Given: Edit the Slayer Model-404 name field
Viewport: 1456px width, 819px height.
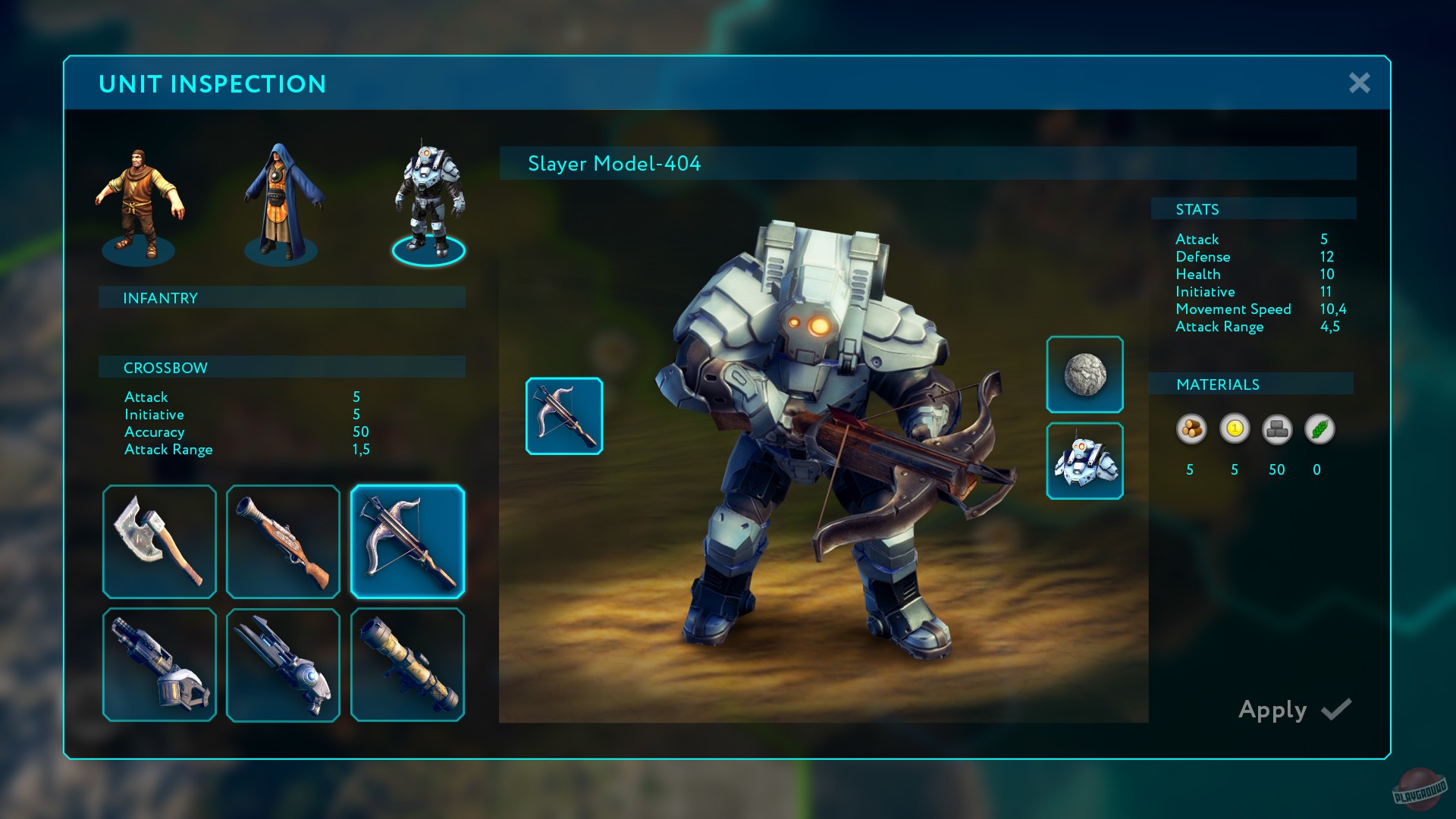Looking at the screenshot, I should coord(927,164).
